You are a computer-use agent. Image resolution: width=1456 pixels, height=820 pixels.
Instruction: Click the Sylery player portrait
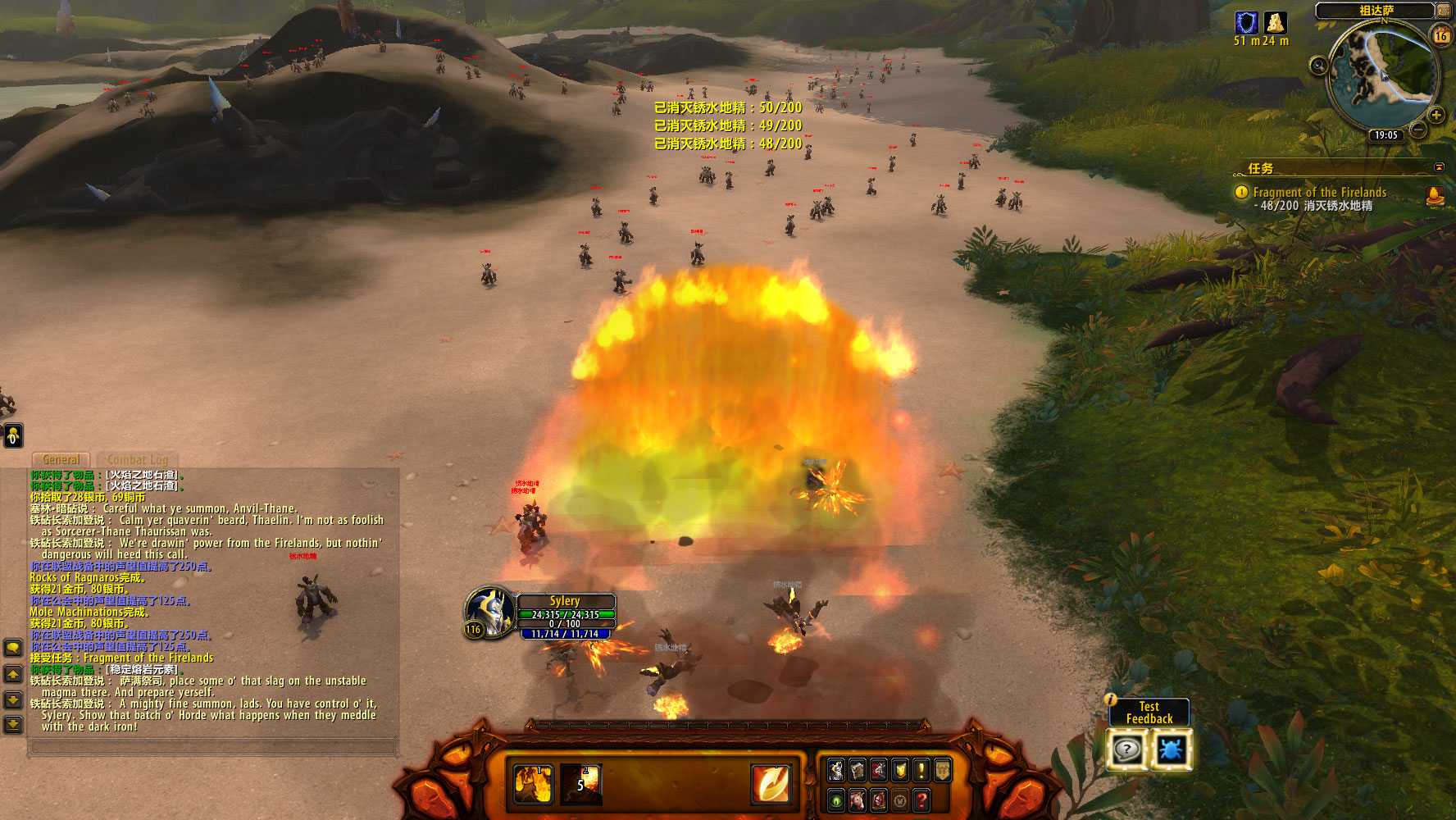coord(490,613)
